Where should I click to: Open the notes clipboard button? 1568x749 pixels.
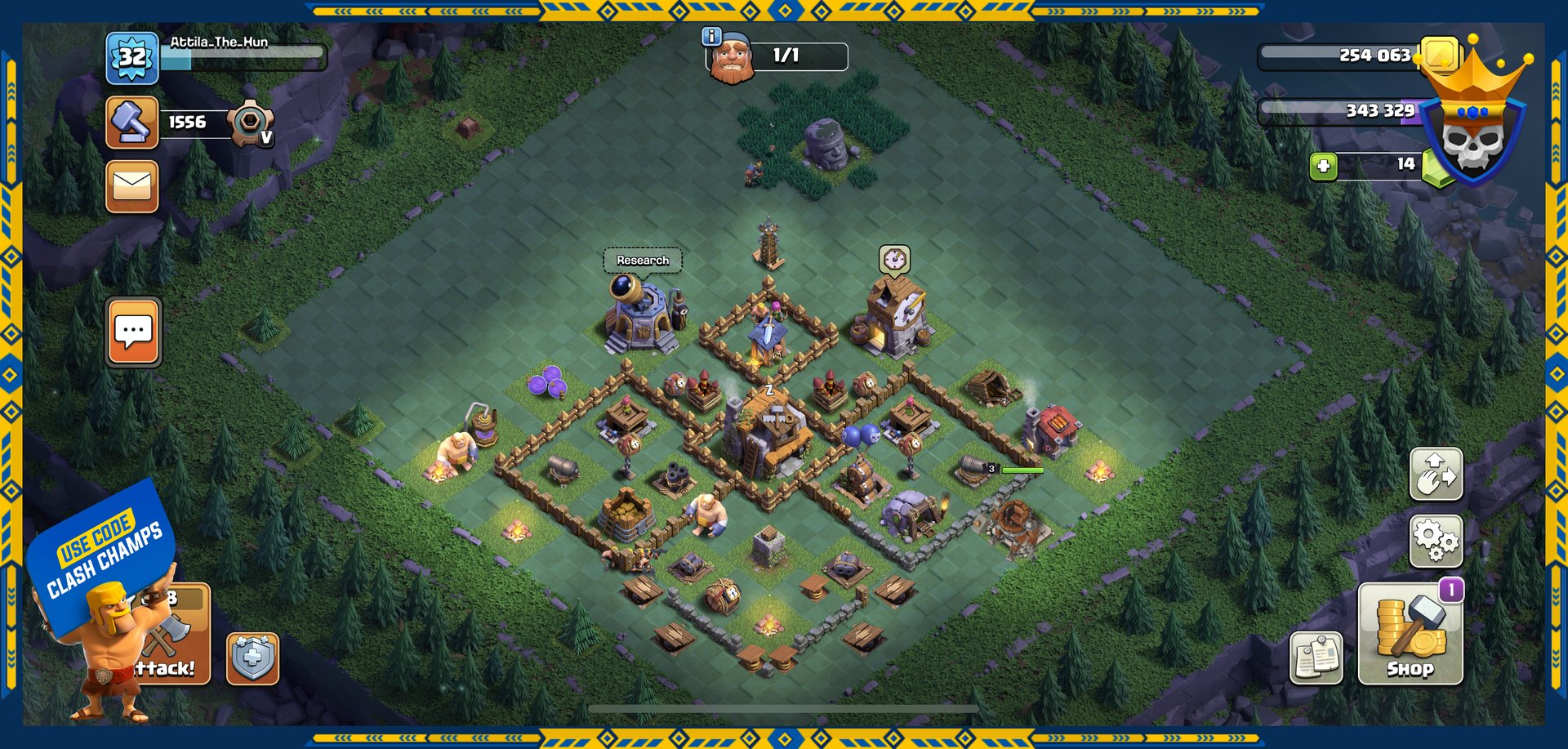1316,657
